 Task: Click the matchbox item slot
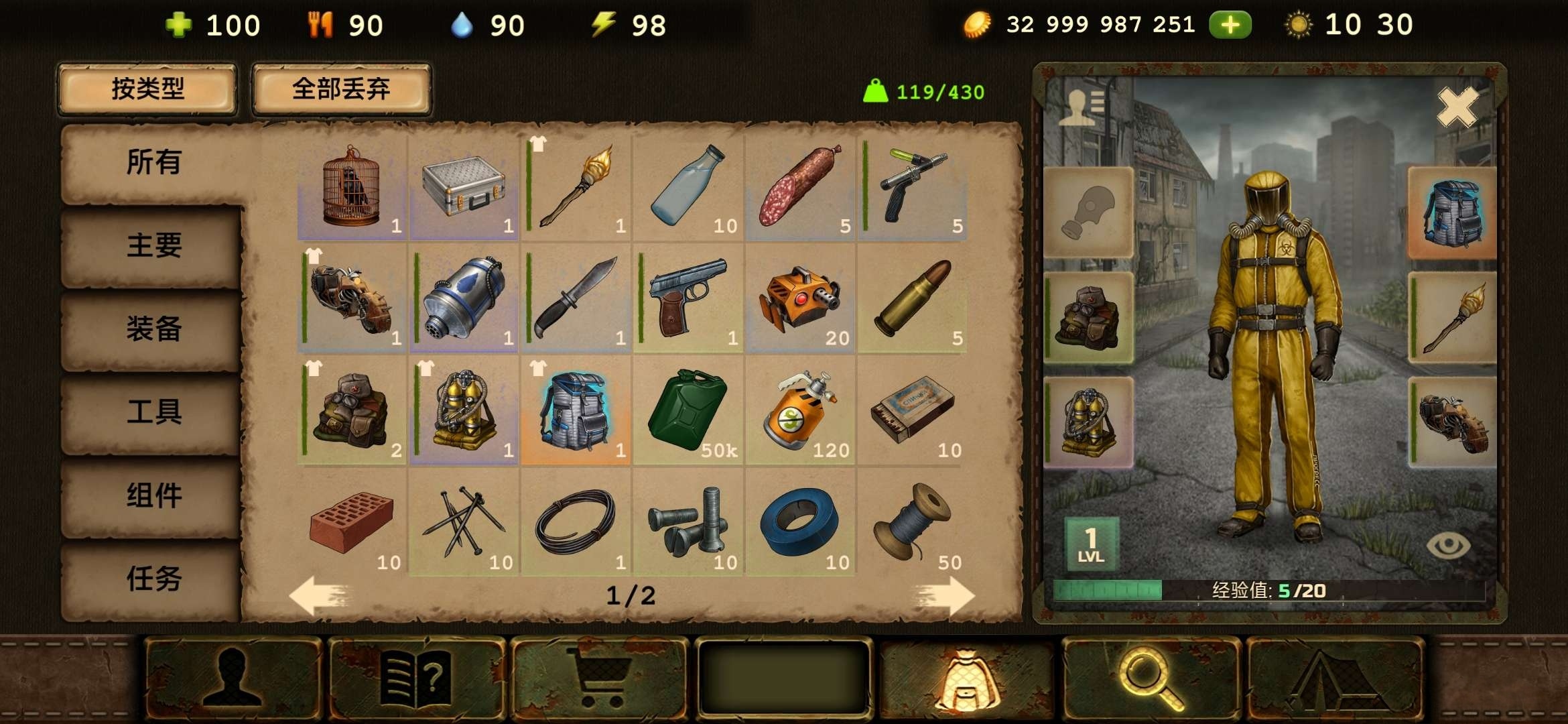(912, 411)
